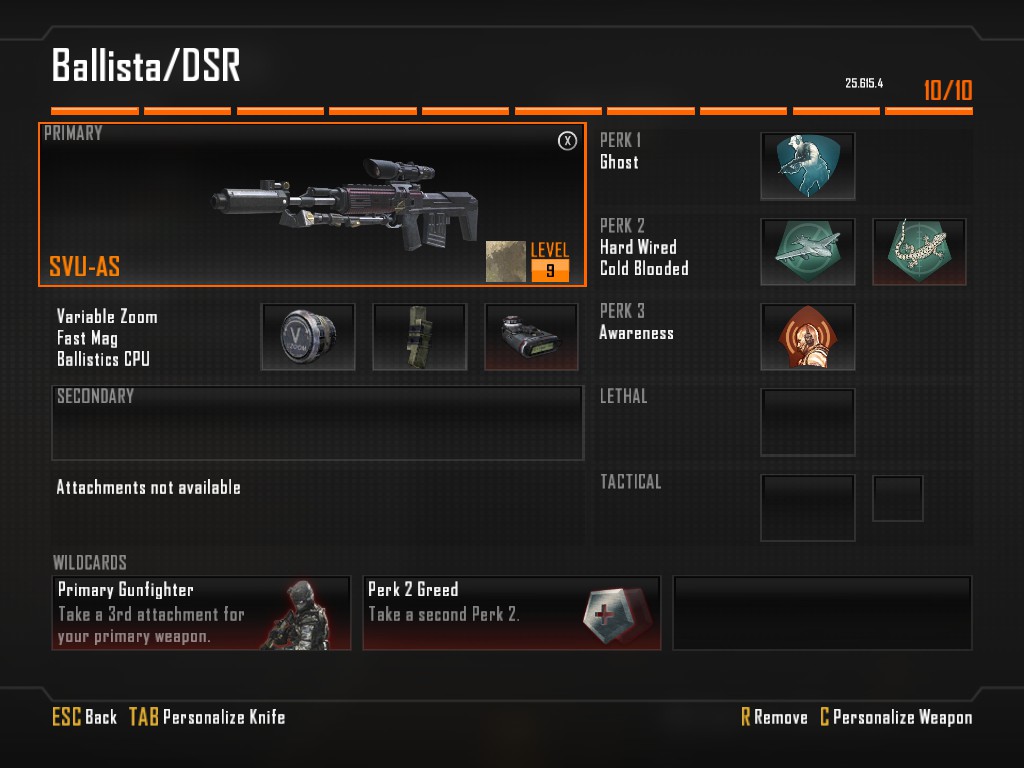1024x768 pixels.
Task: Select the empty Secondary weapon slot
Action: [x=317, y=423]
